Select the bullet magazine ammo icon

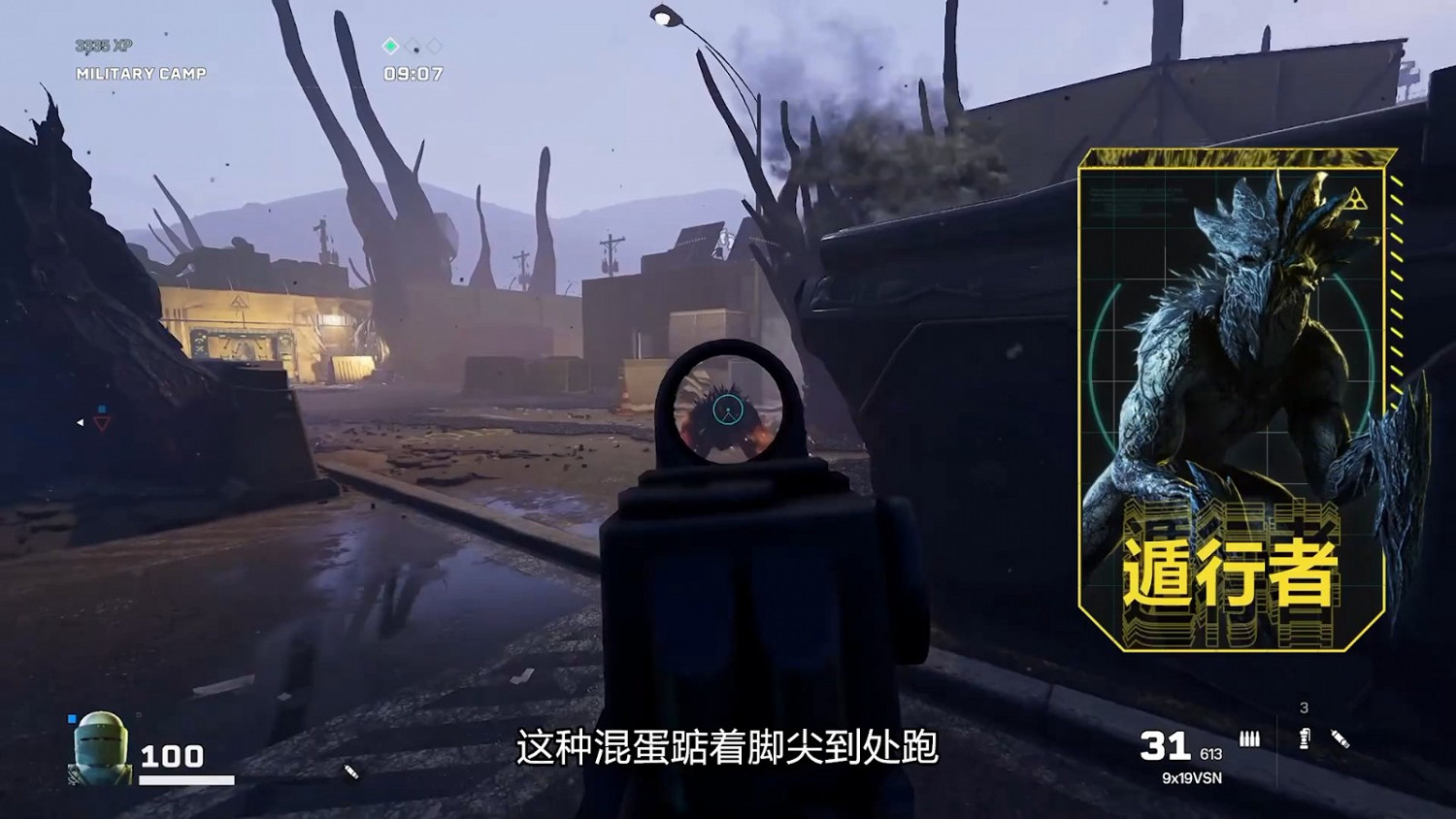(x=1249, y=738)
